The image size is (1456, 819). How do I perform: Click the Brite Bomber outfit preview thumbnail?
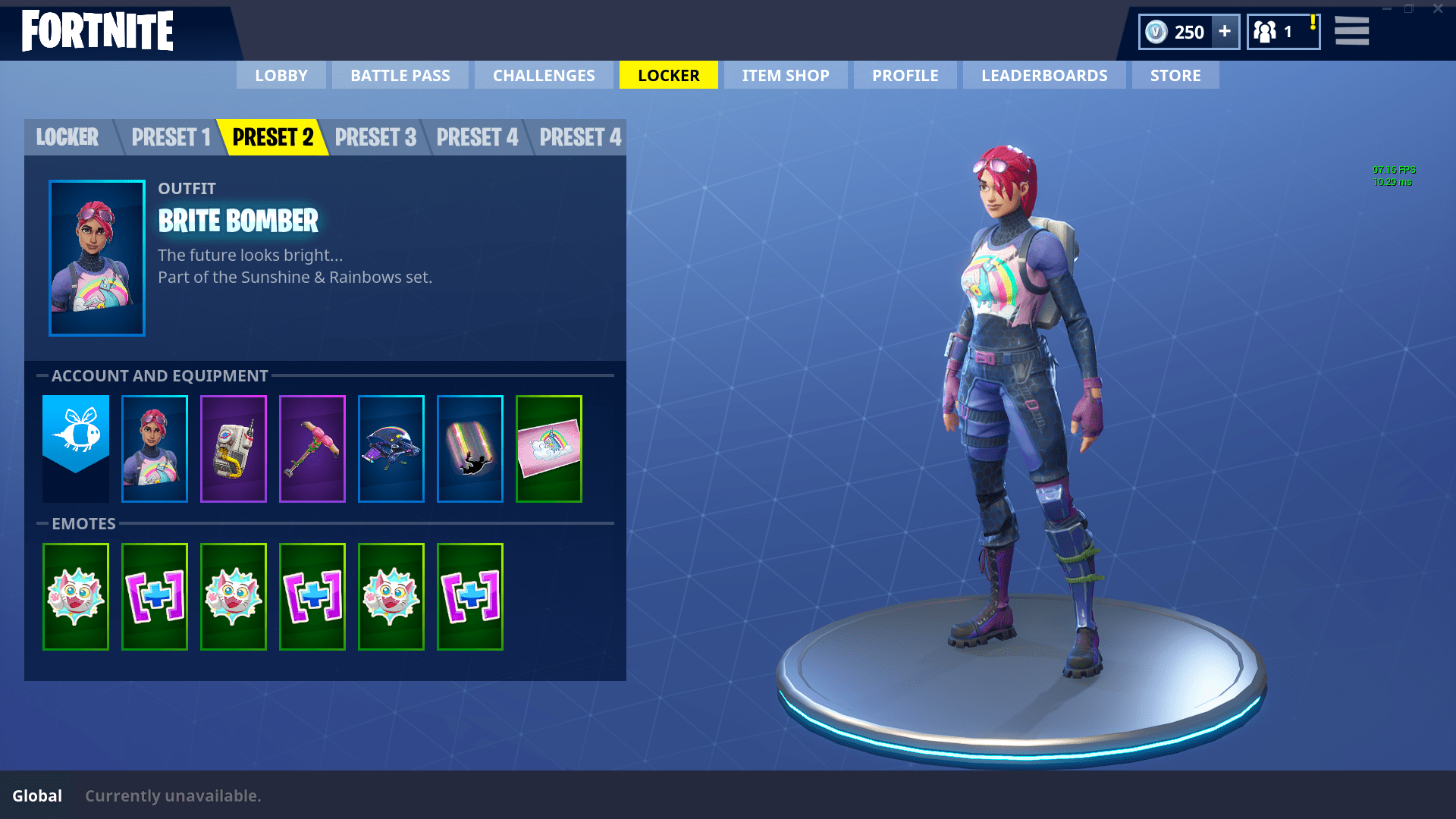tap(97, 258)
